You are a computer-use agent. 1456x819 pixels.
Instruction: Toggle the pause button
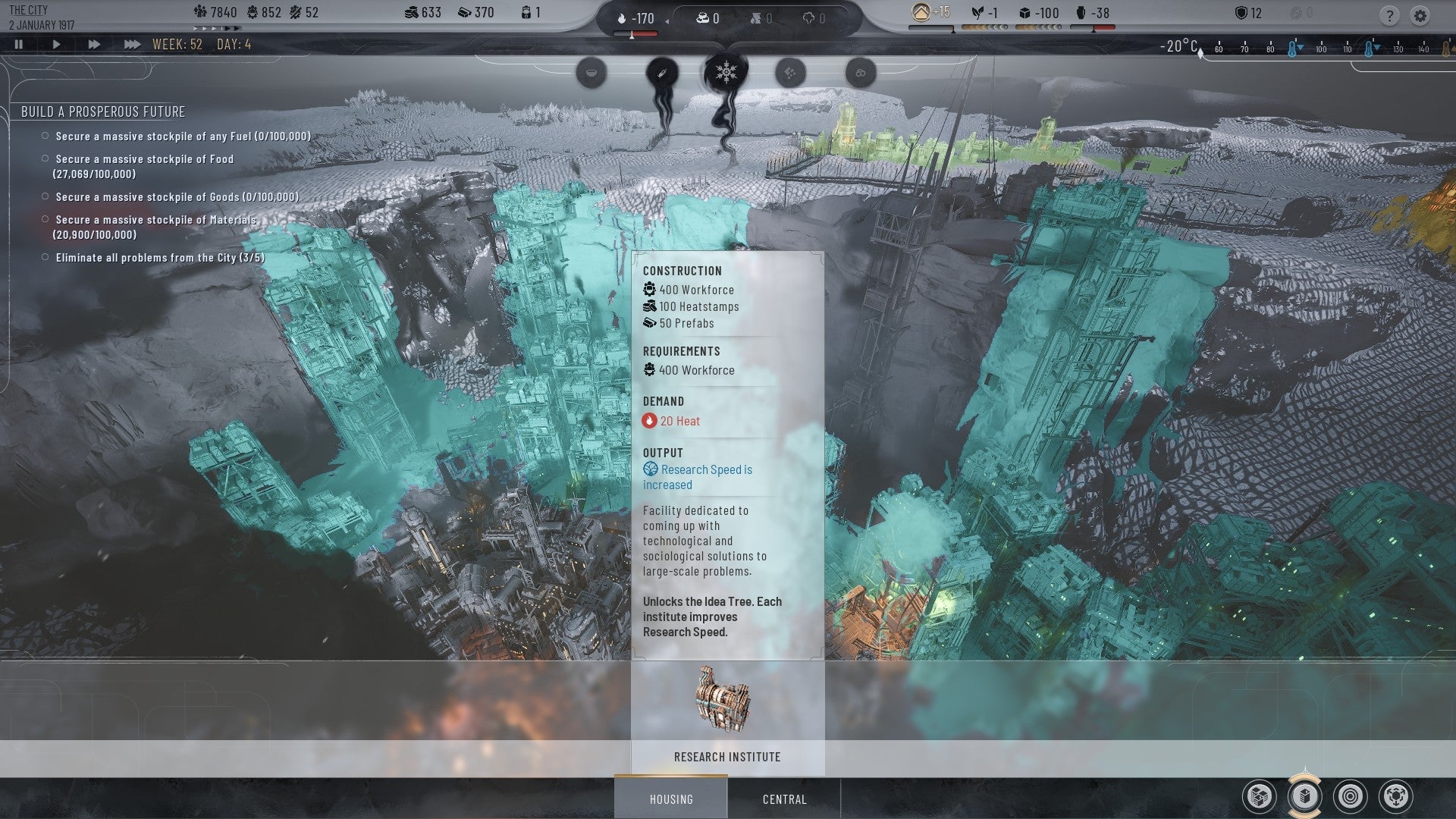point(18,44)
